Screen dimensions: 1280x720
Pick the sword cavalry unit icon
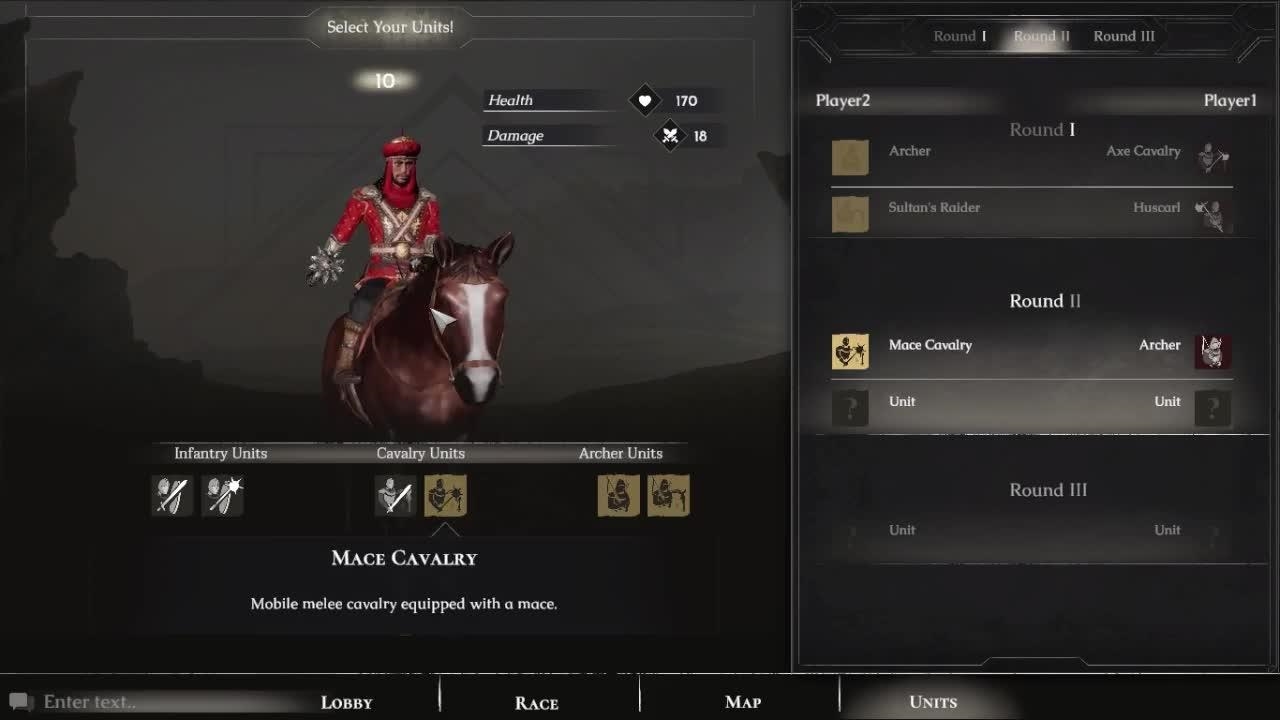tap(395, 495)
